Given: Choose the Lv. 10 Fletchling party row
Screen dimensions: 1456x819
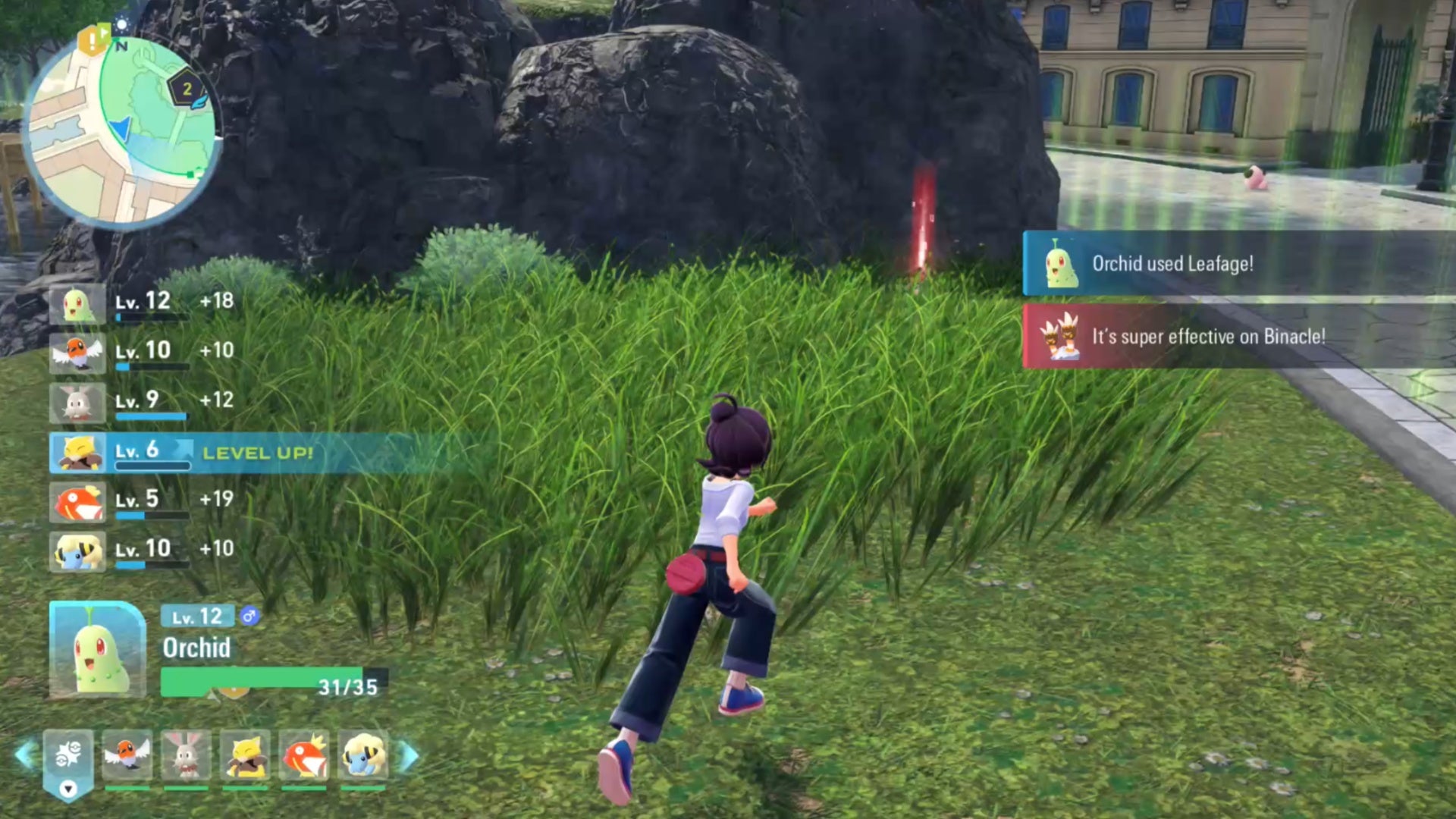Looking at the screenshot, I should pyautogui.click(x=141, y=352).
